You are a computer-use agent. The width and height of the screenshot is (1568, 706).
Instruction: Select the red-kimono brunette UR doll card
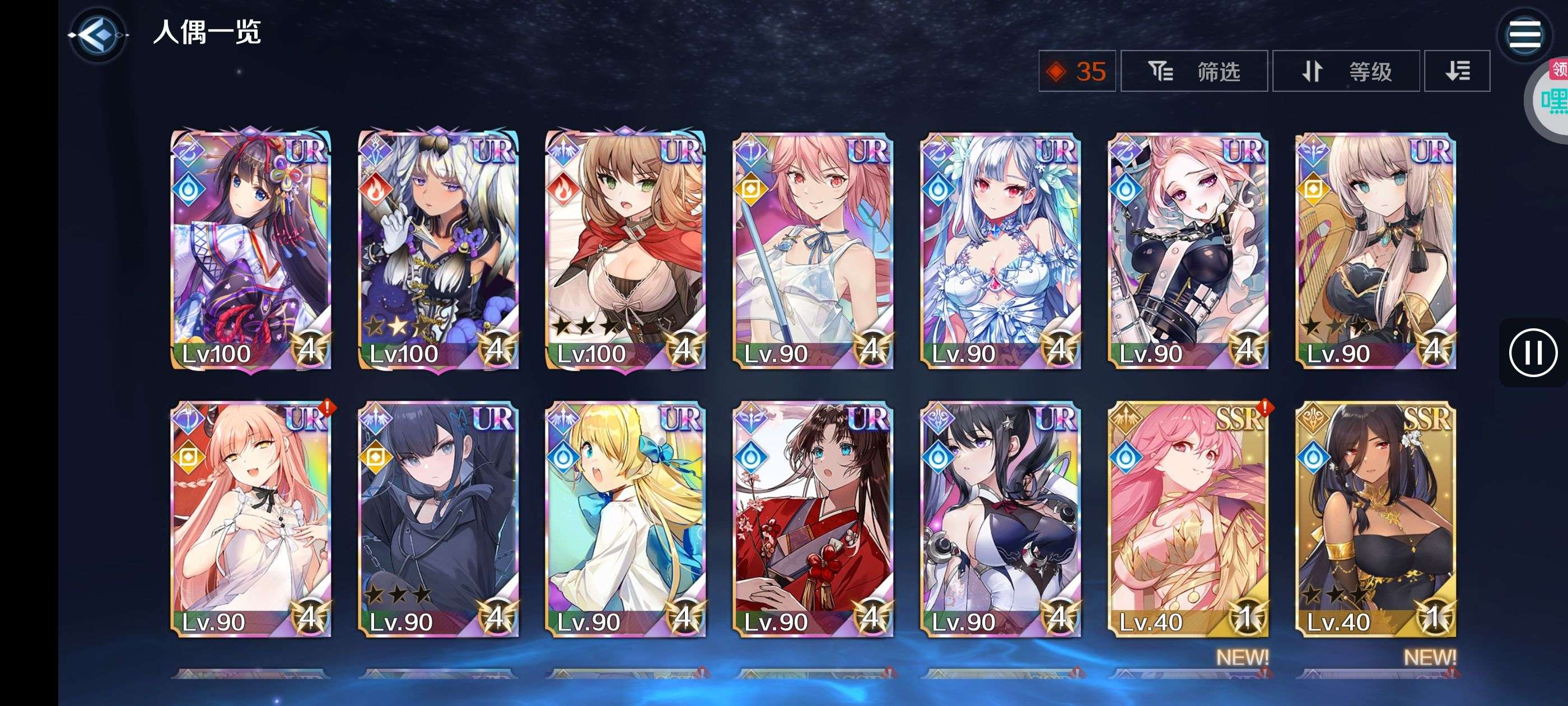[813, 519]
